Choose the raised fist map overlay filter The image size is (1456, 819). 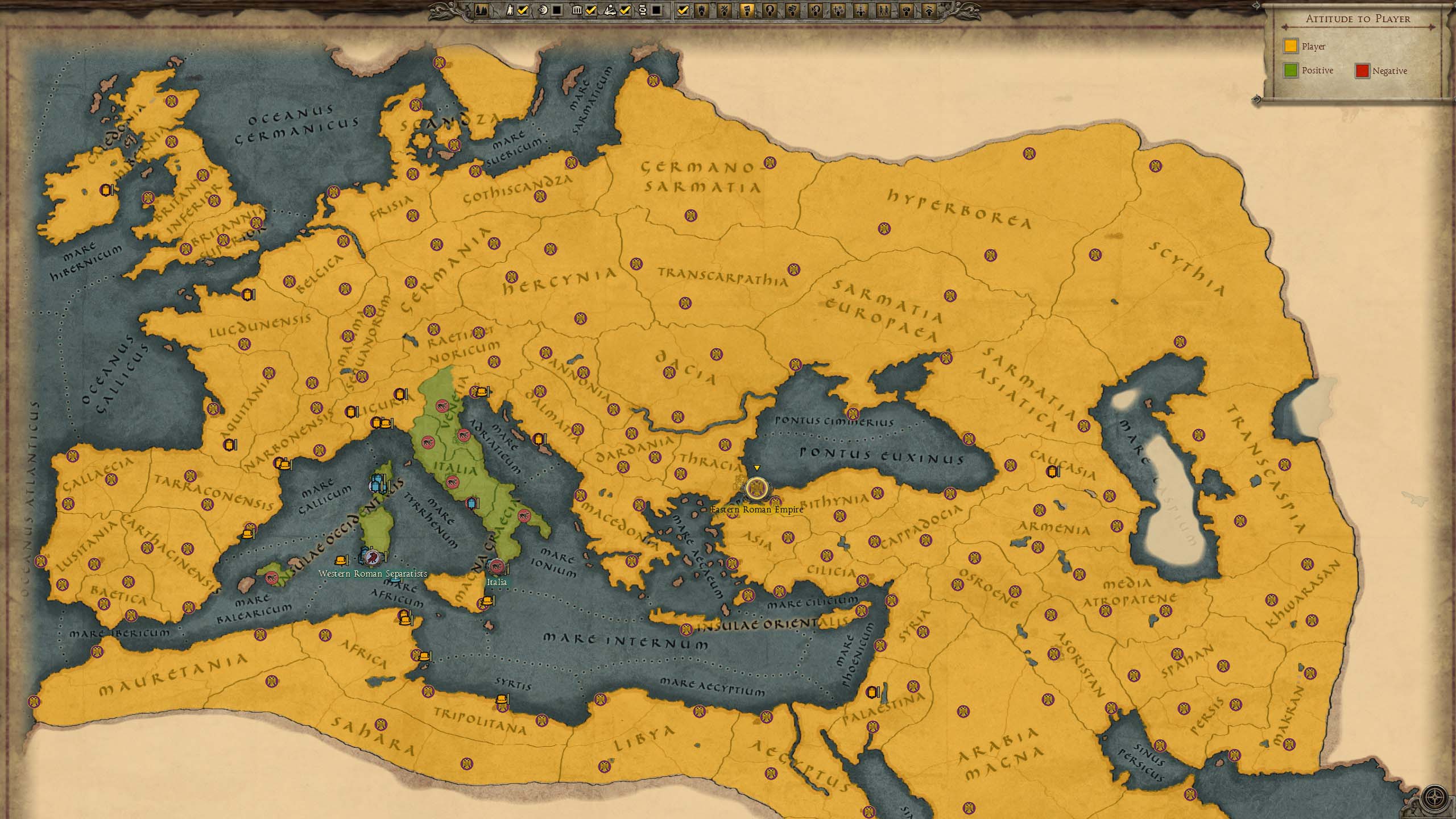point(907,10)
